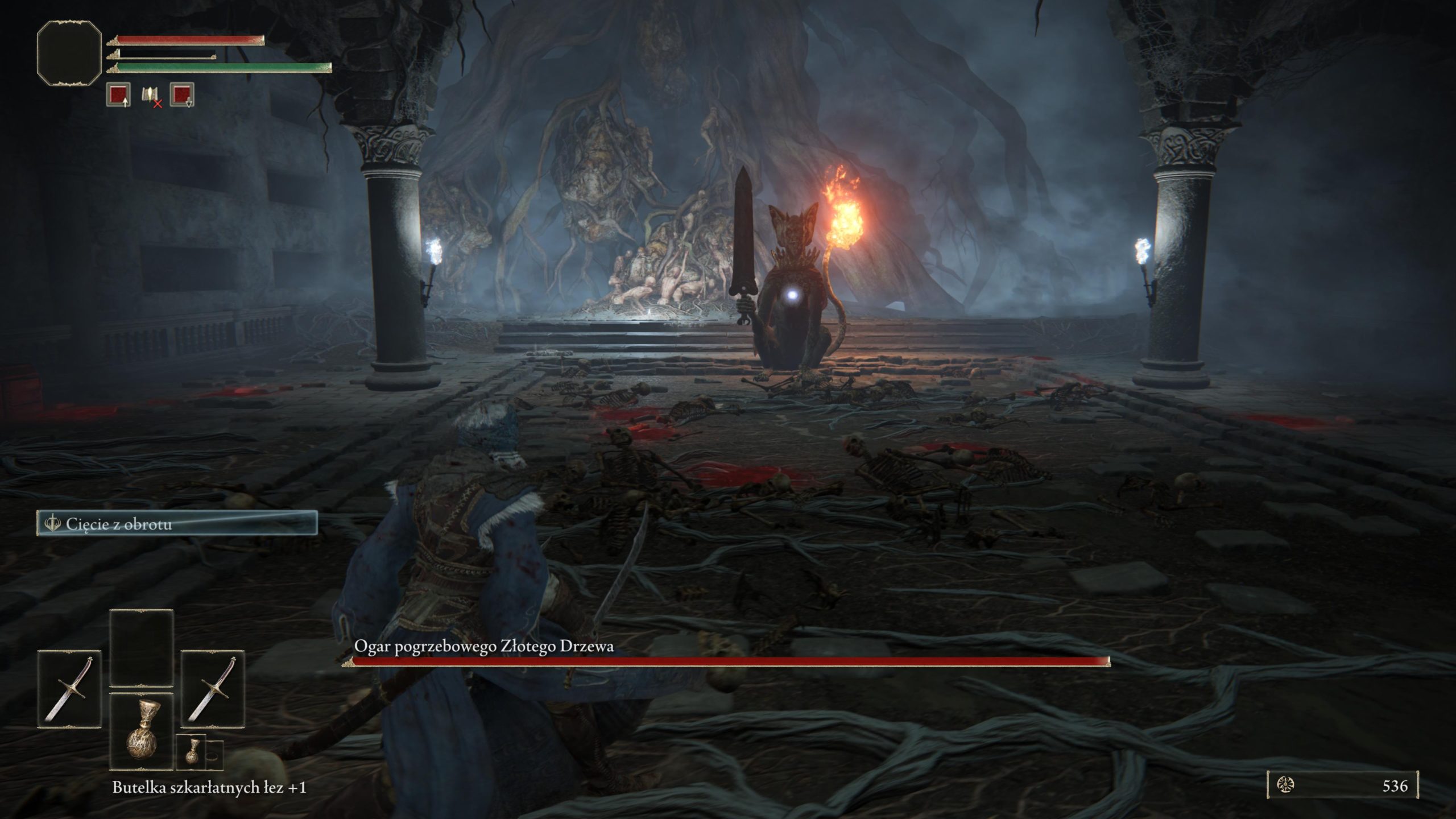
Task: Click the empty octagonal portrait frame
Action: 69,53
